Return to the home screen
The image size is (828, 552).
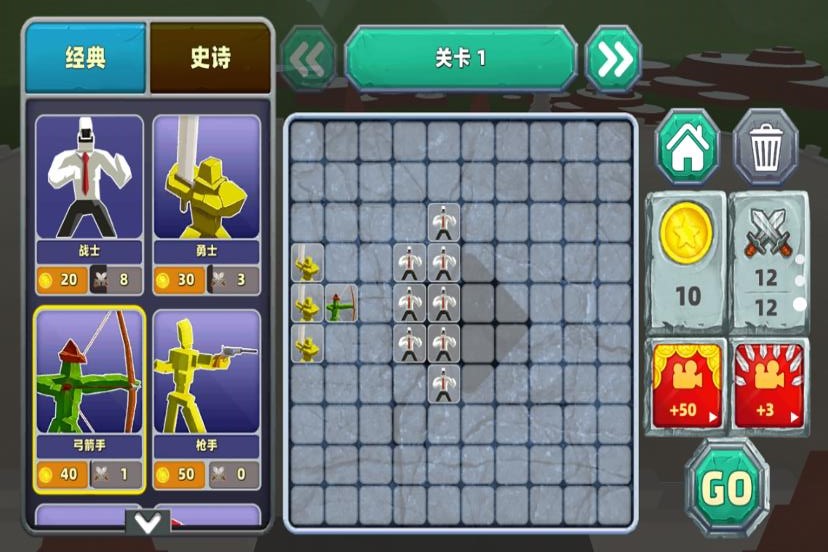pos(687,147)
